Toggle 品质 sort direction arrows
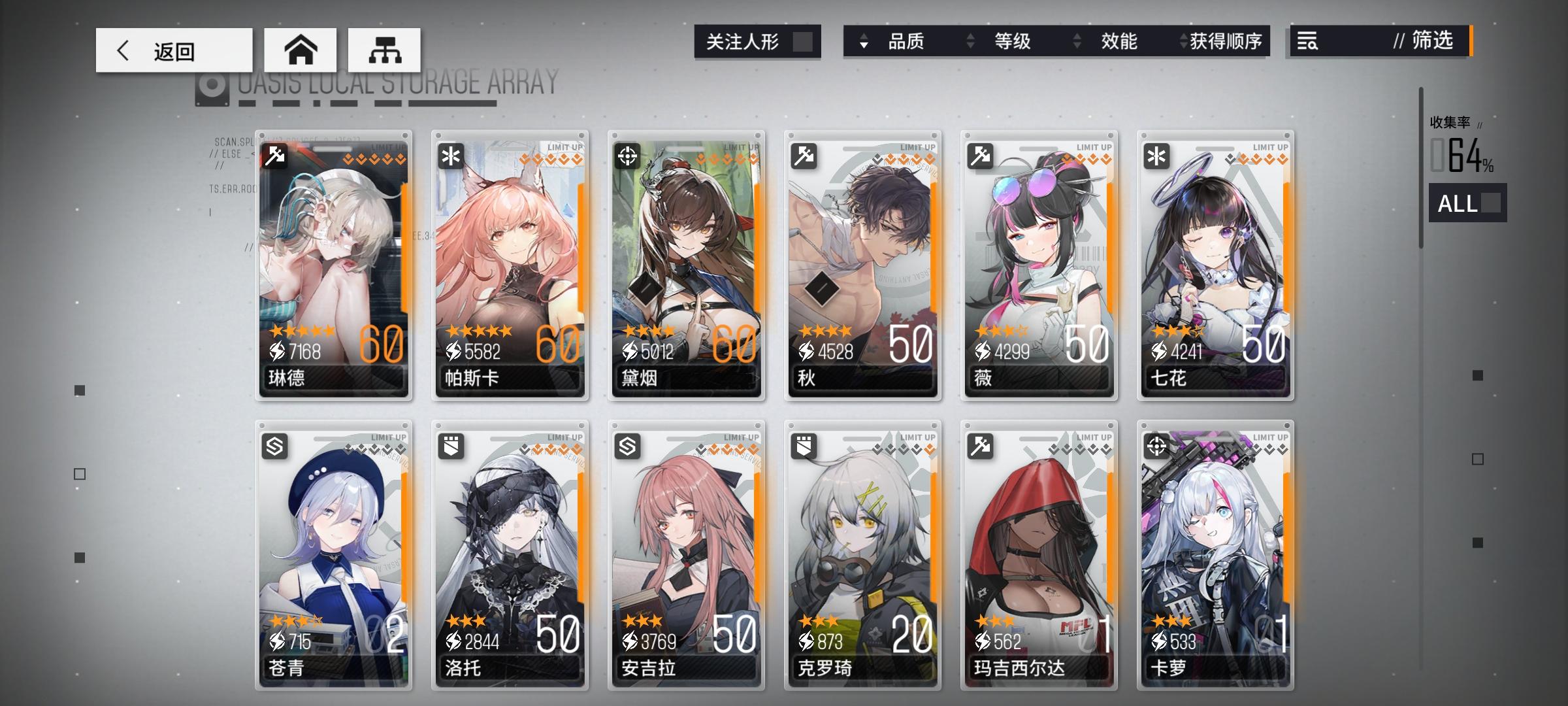 (x=864, y=42)
